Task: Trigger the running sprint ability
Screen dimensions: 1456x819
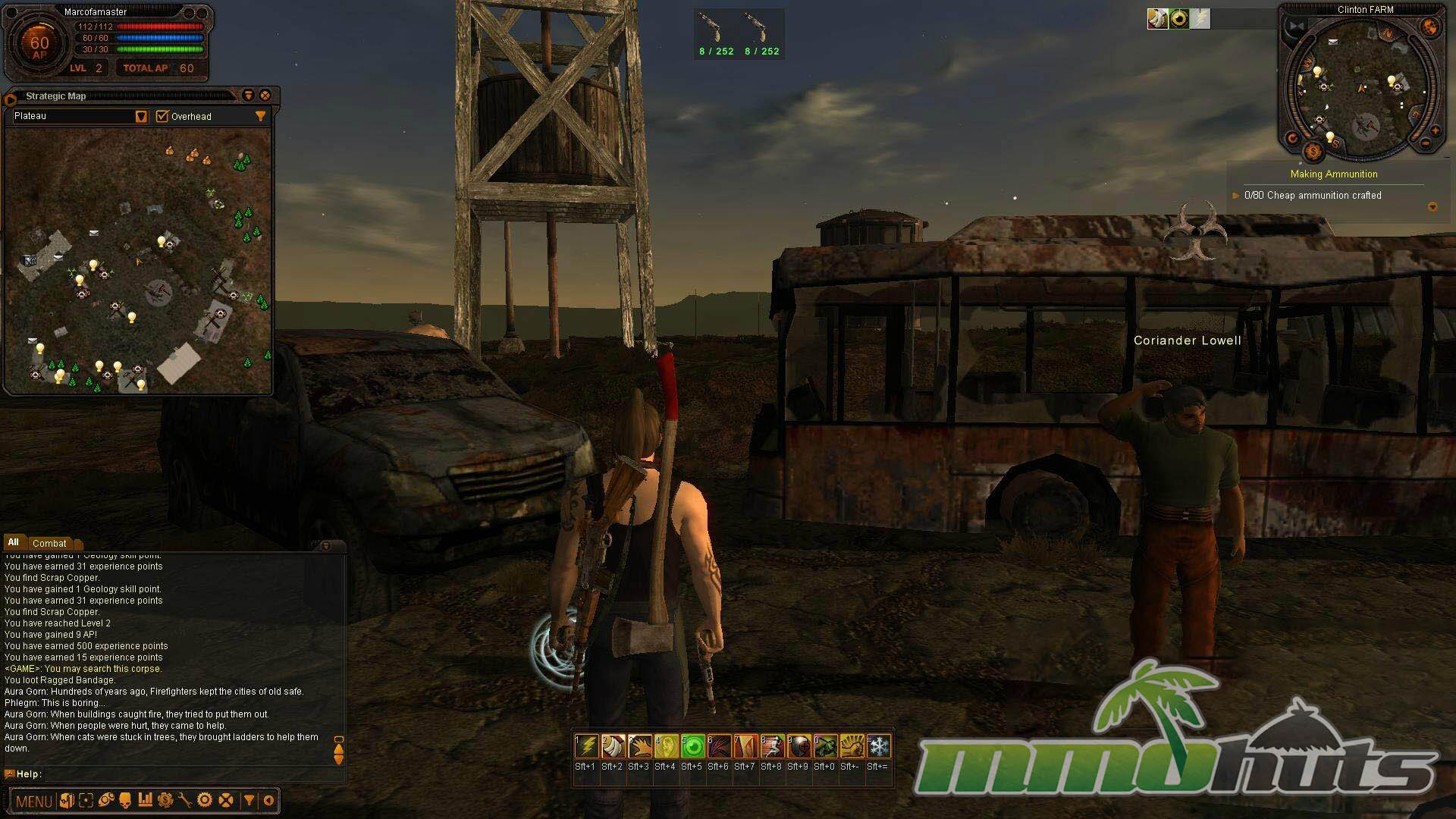Action: [x=772, y=747]
